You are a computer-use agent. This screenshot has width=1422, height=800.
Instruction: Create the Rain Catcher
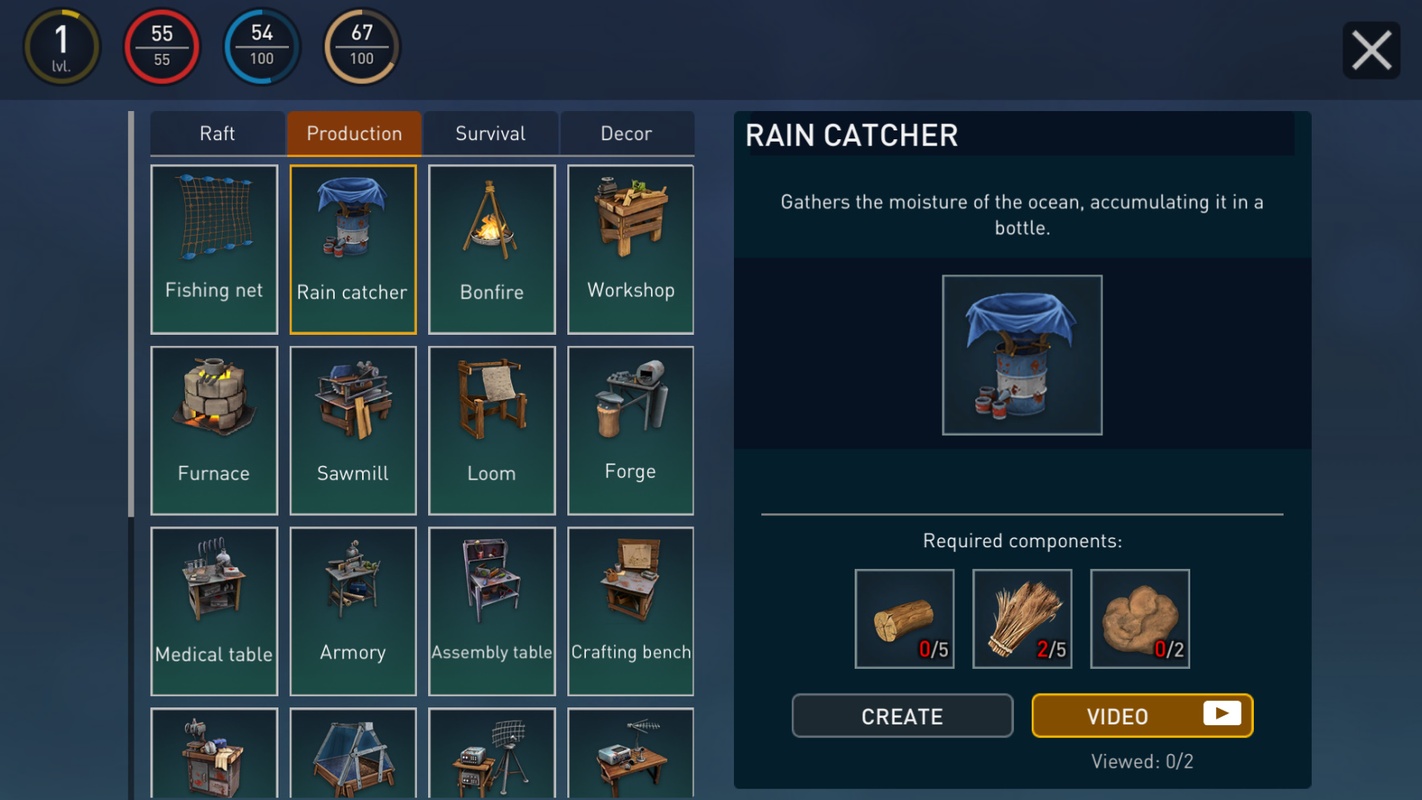(x=902, y=716)
